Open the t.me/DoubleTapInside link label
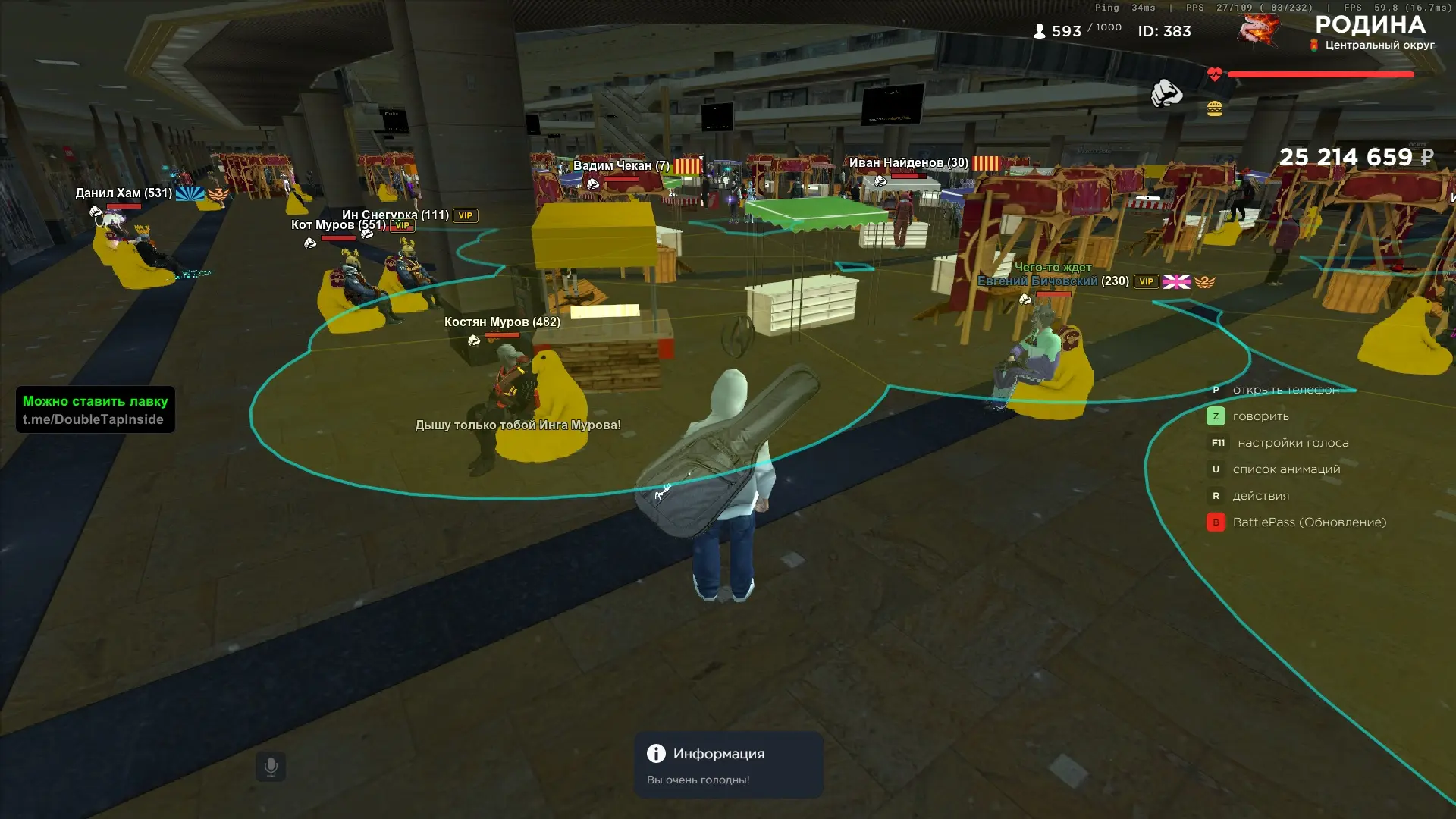The width and height of the screenshot is (1456, 819). (x=93, y=419)
